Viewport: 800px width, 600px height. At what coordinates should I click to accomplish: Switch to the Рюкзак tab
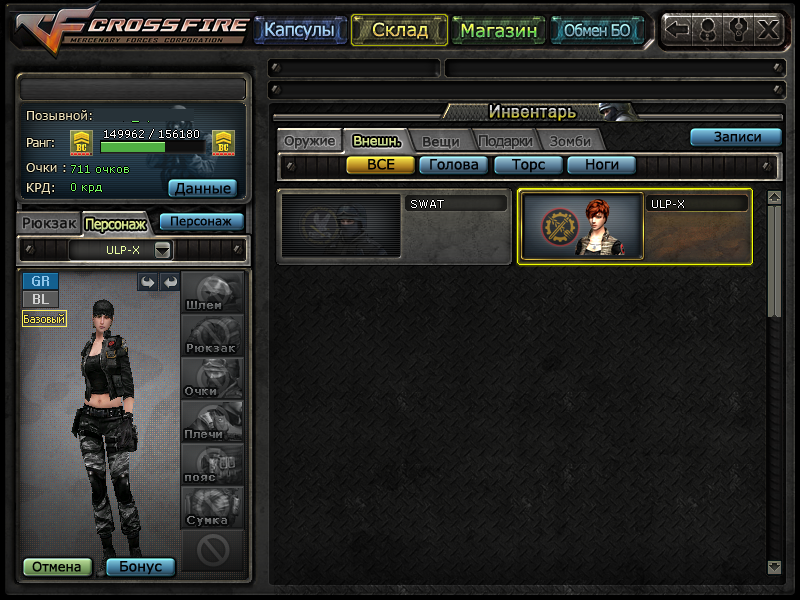pos(48,223)
